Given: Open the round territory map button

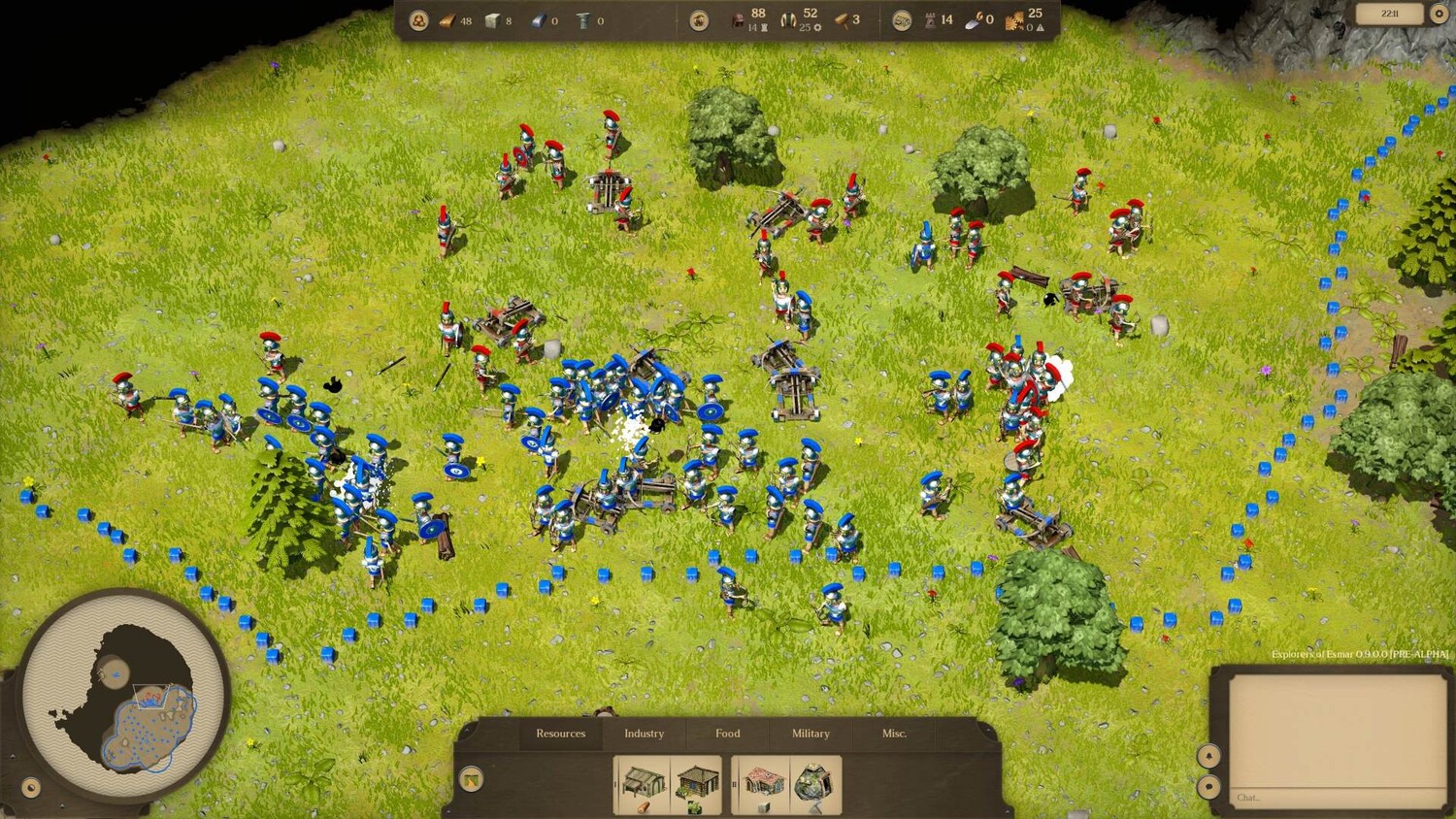Looking at the screenshot, I should 902,20.
